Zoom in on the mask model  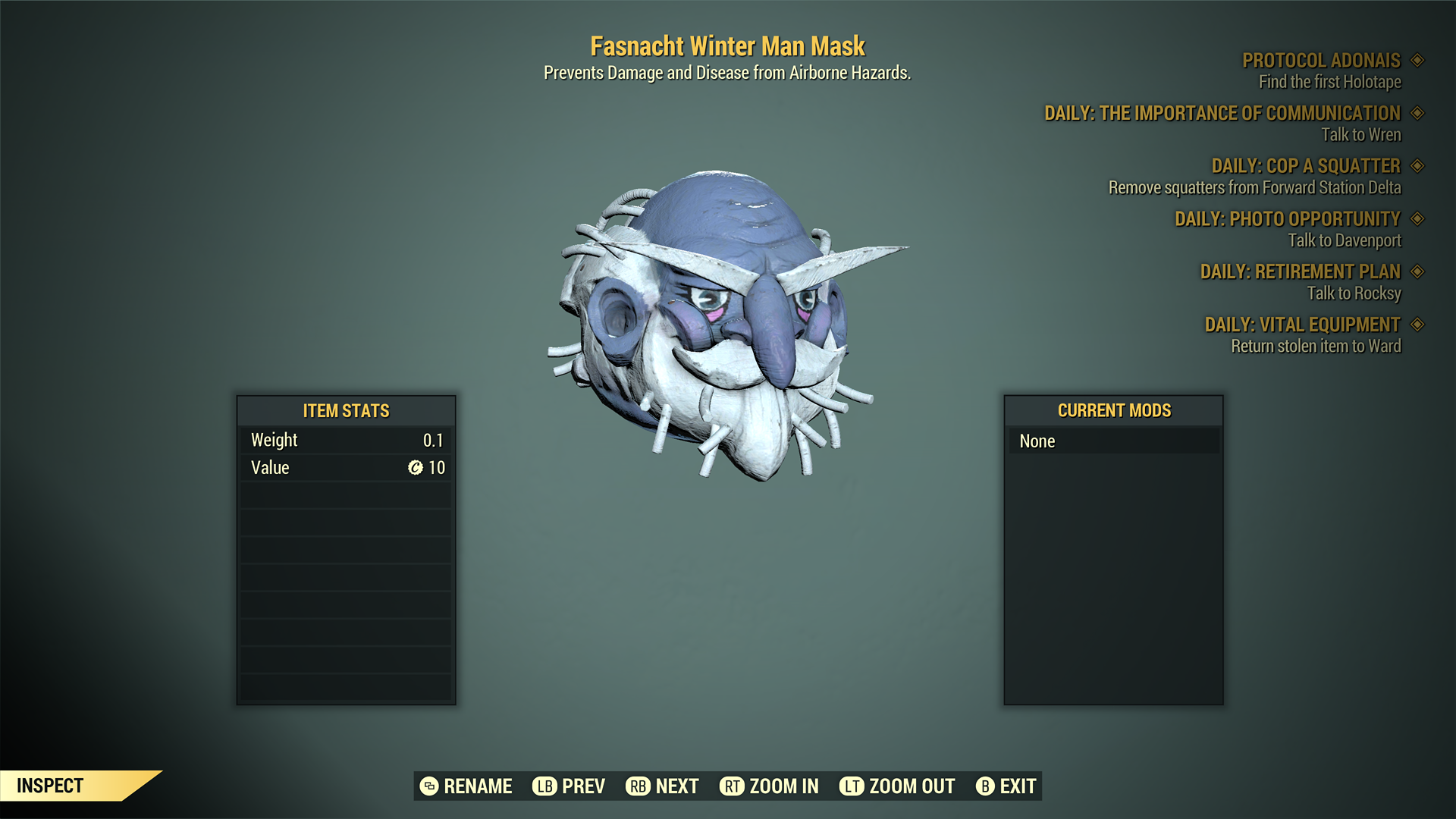769,786
